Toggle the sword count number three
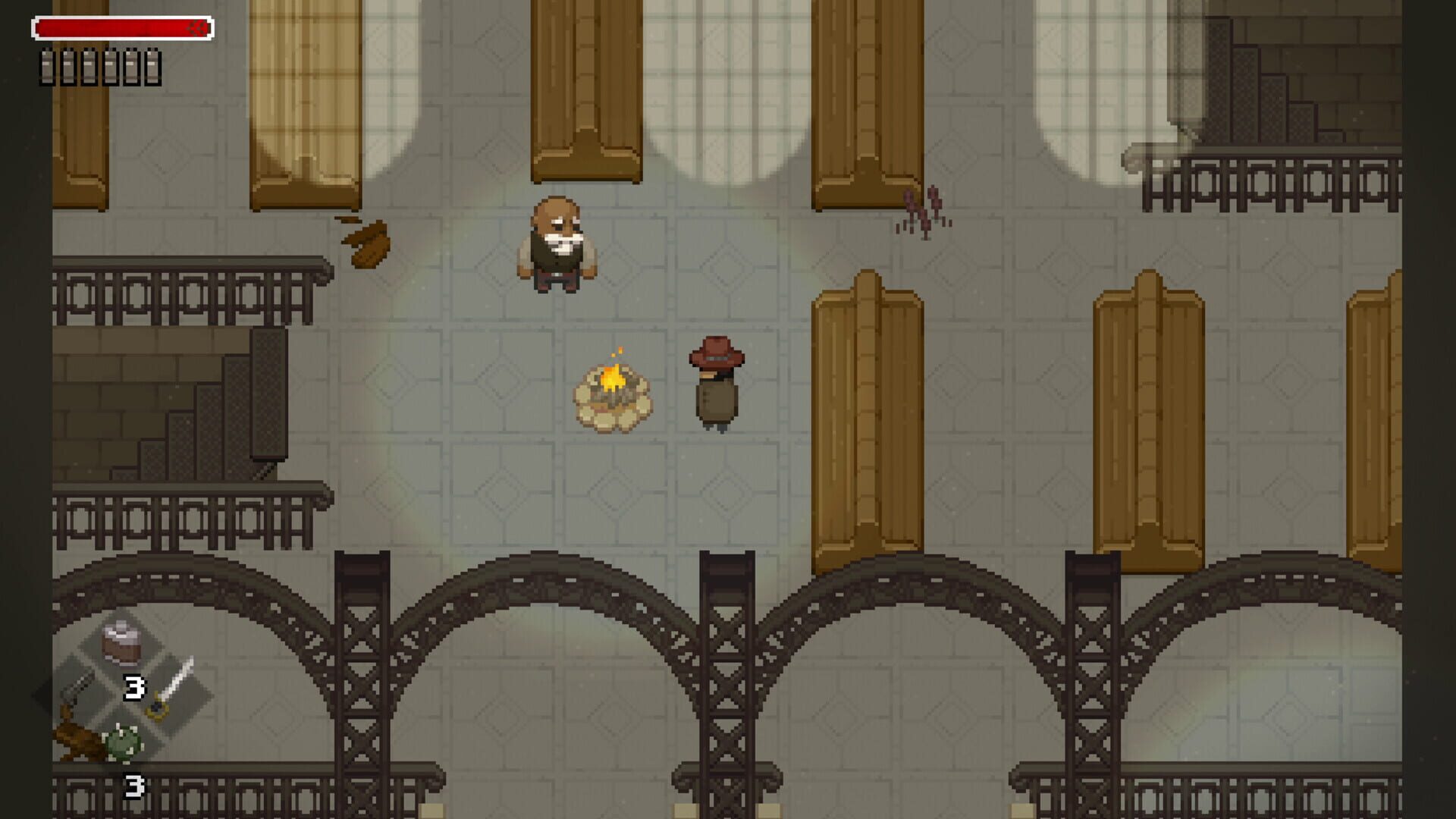The width and height of the screenshot is (1456, 819). [x=133, y=689]
